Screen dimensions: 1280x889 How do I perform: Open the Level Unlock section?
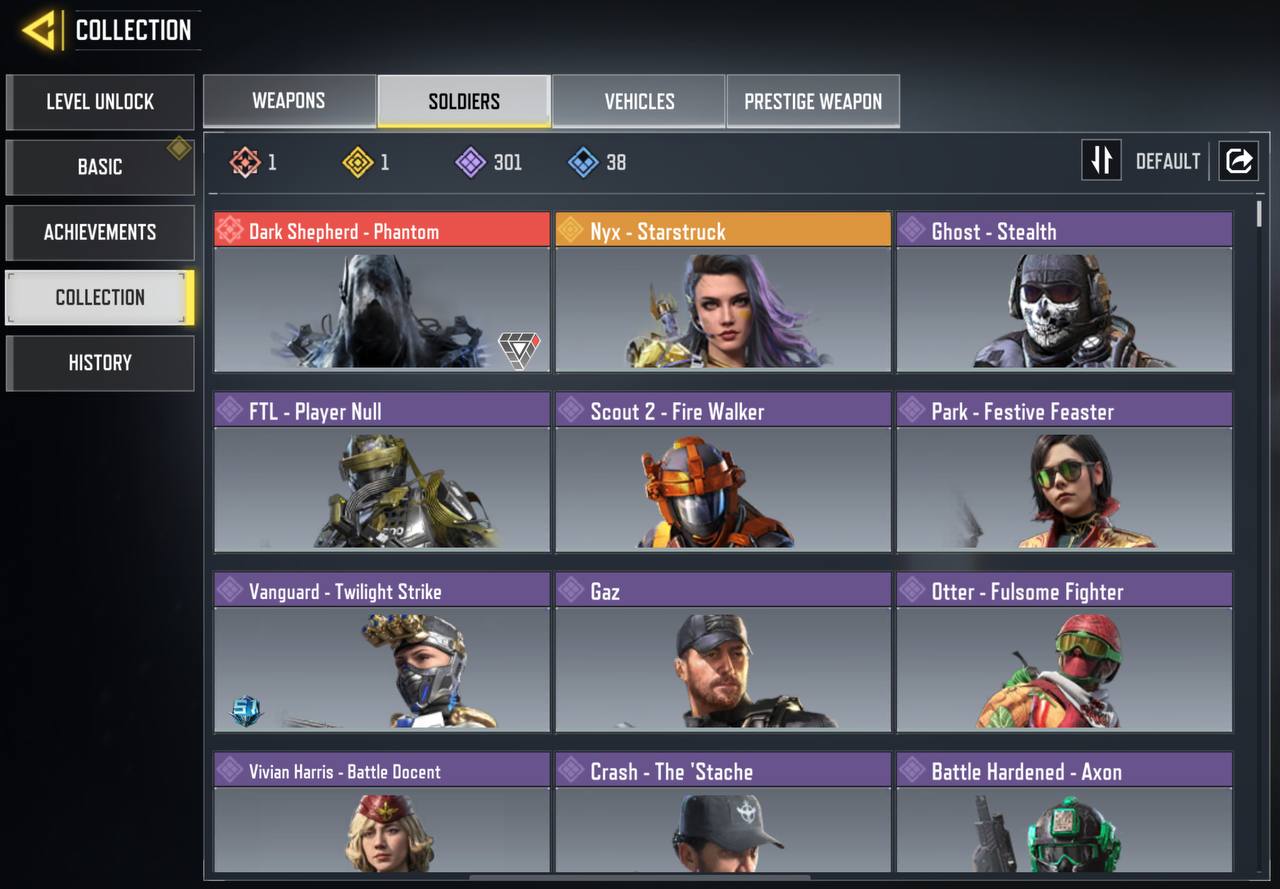click(100, 102)
